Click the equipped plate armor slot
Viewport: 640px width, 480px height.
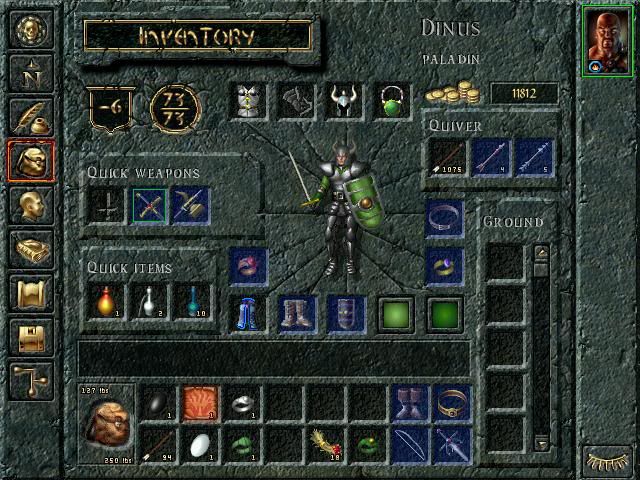pos(249,101)
